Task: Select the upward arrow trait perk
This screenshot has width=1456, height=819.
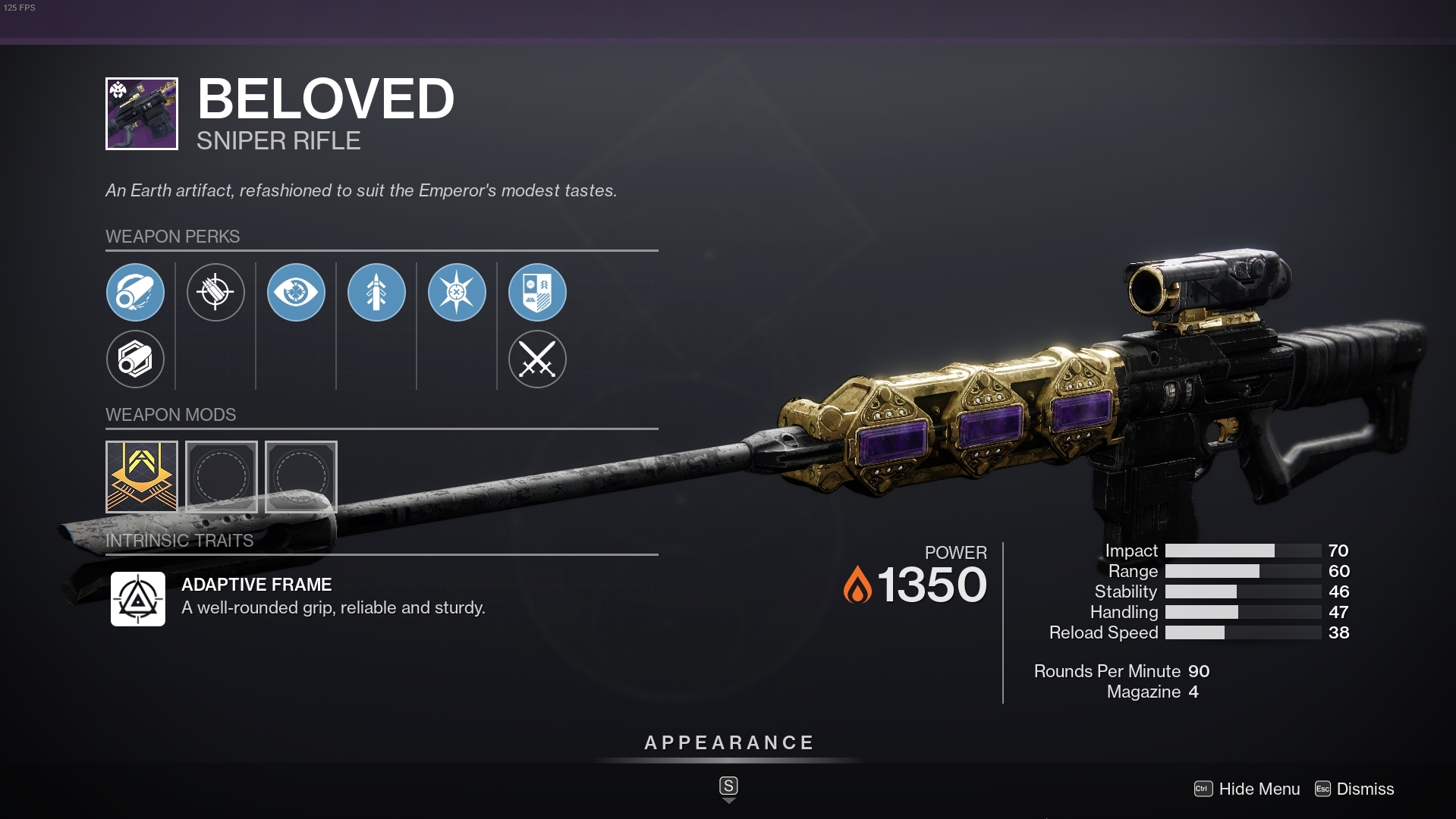Action: pyautogui.click(x=376, y=292)
